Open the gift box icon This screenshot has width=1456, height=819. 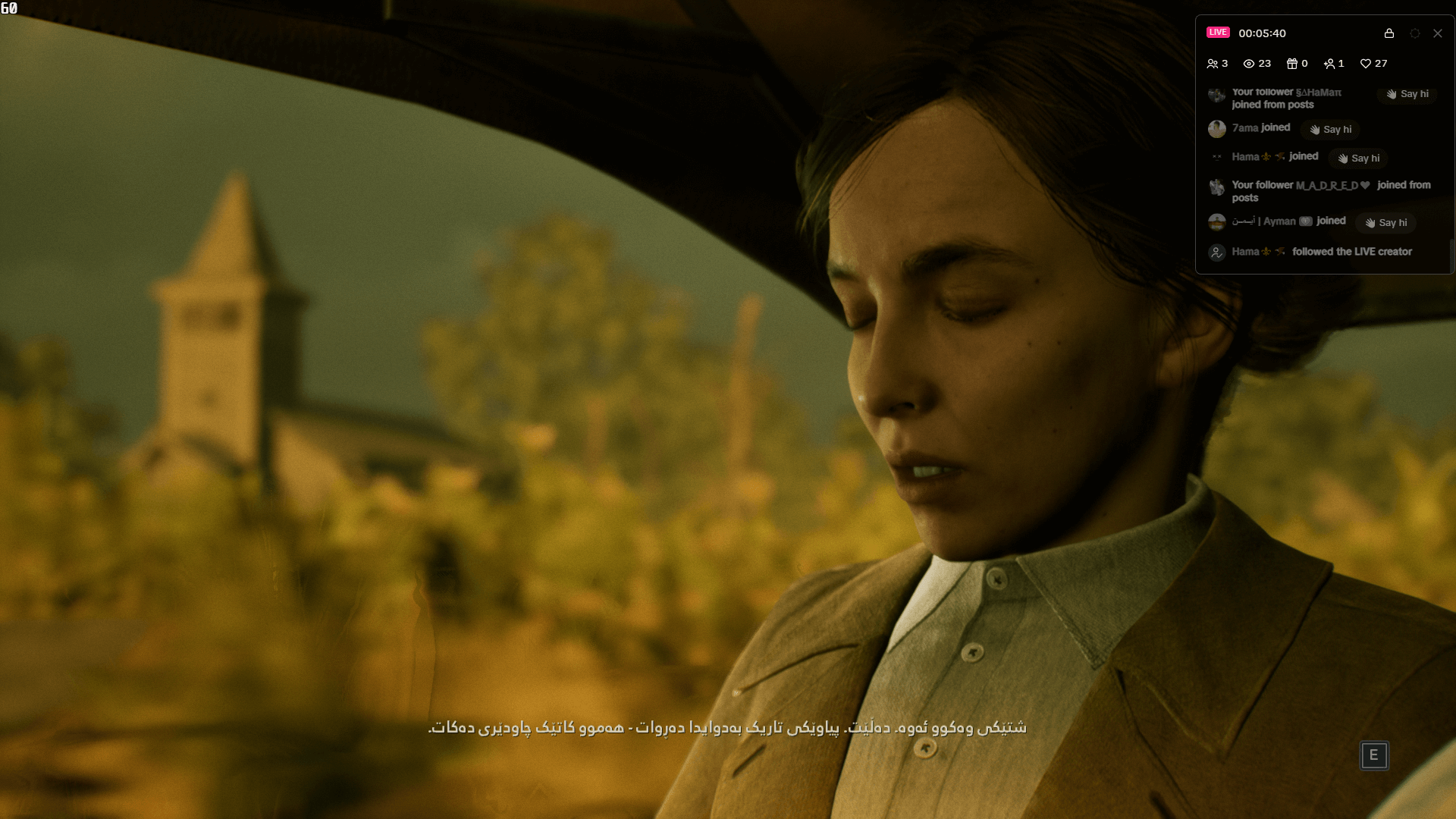[x=1291, y=64]
